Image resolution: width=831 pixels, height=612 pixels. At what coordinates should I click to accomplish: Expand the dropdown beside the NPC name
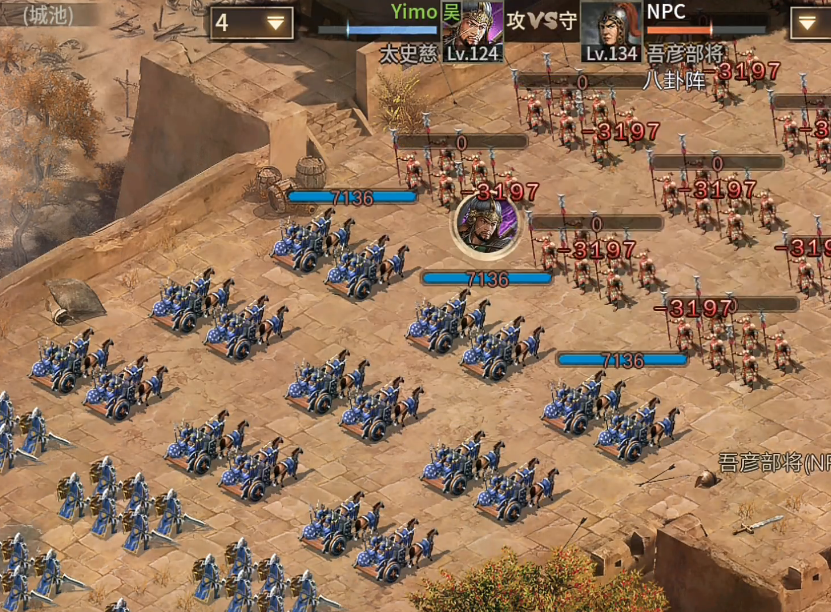pyautogui.click(x=810, y=23)
